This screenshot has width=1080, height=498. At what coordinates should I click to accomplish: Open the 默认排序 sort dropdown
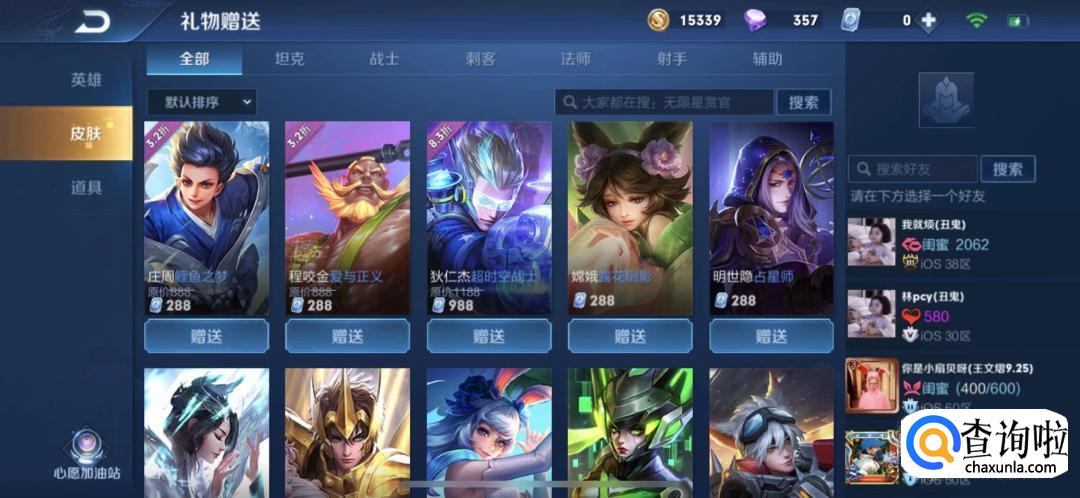[x=201, y=101]
